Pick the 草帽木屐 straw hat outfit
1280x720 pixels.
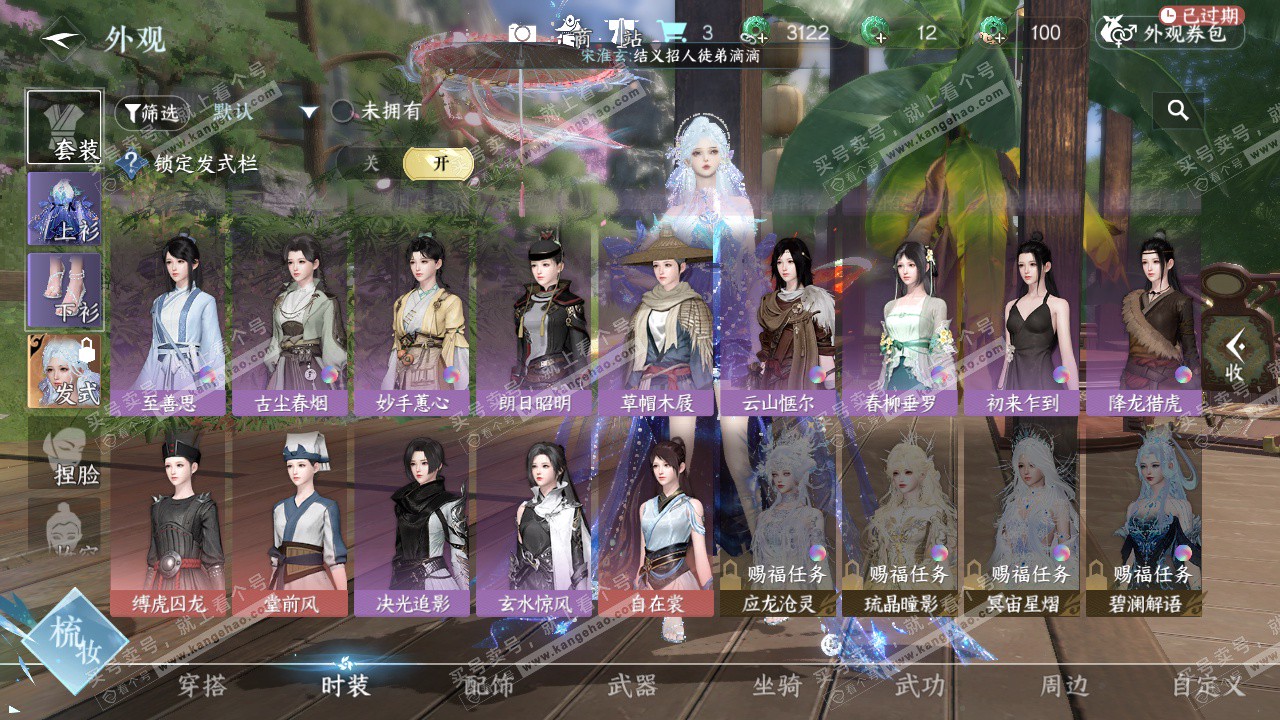coord(656,320)
